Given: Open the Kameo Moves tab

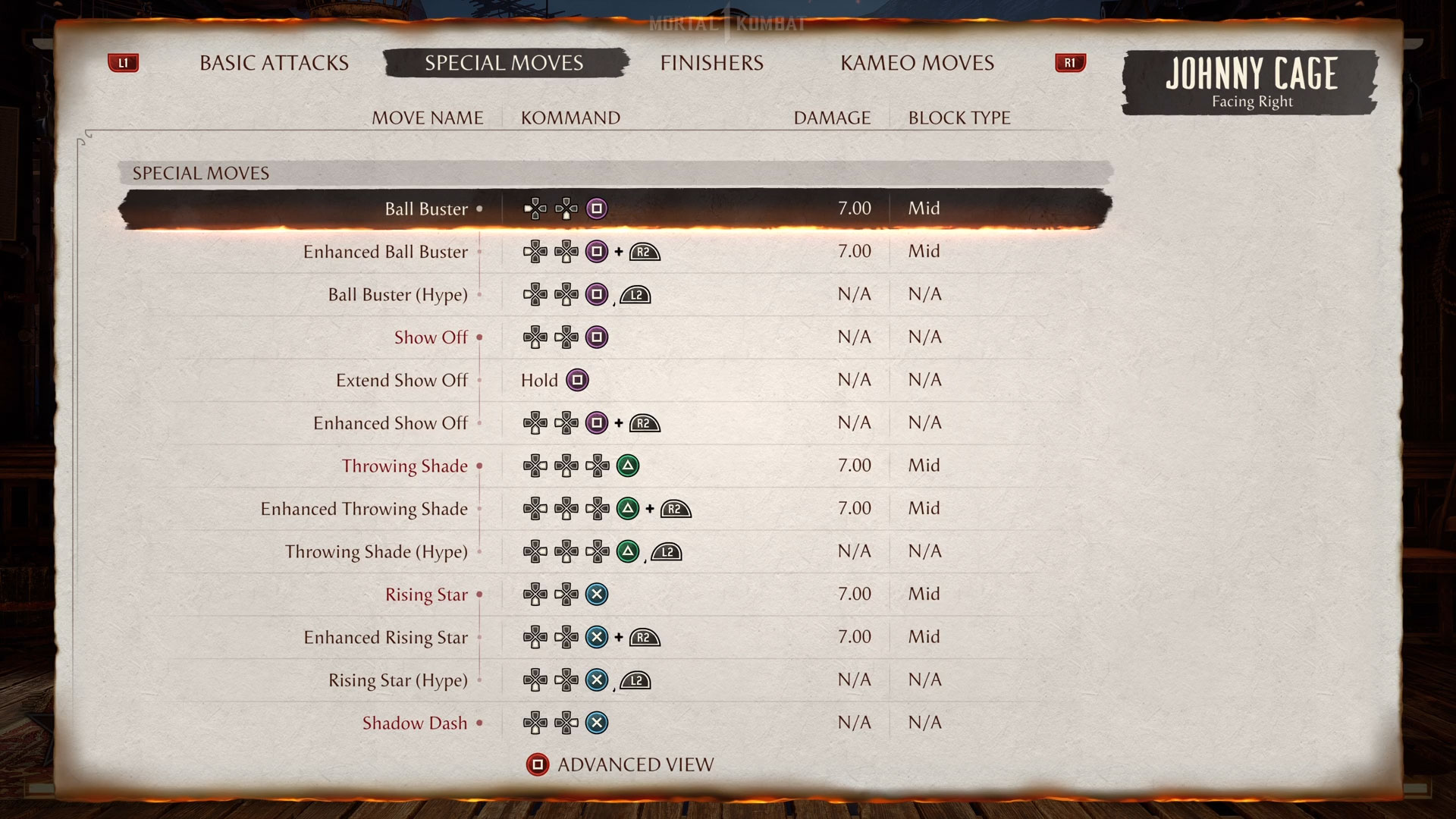Looking at the screenshot, I should click(x=916, y=63).
